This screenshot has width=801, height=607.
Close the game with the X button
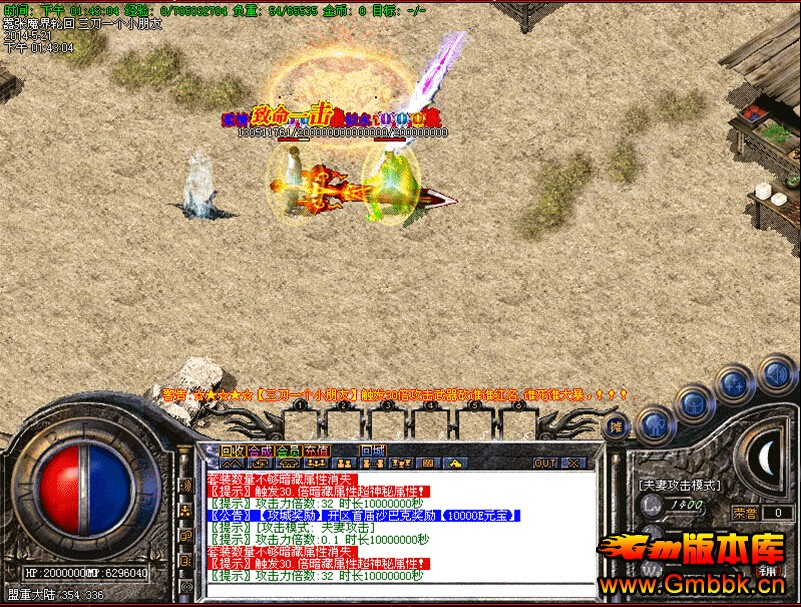tap(573, 464)
